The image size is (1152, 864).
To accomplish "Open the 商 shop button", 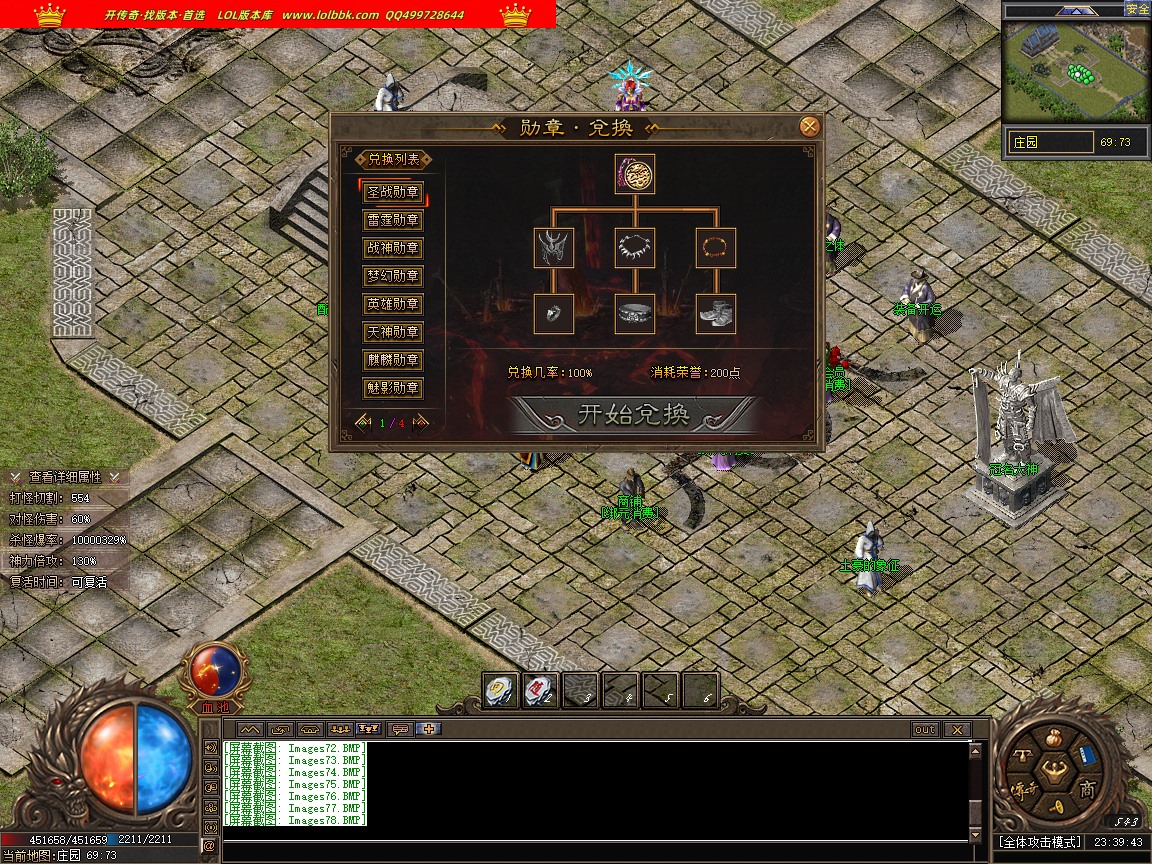I will click(x=1087, y=789).
